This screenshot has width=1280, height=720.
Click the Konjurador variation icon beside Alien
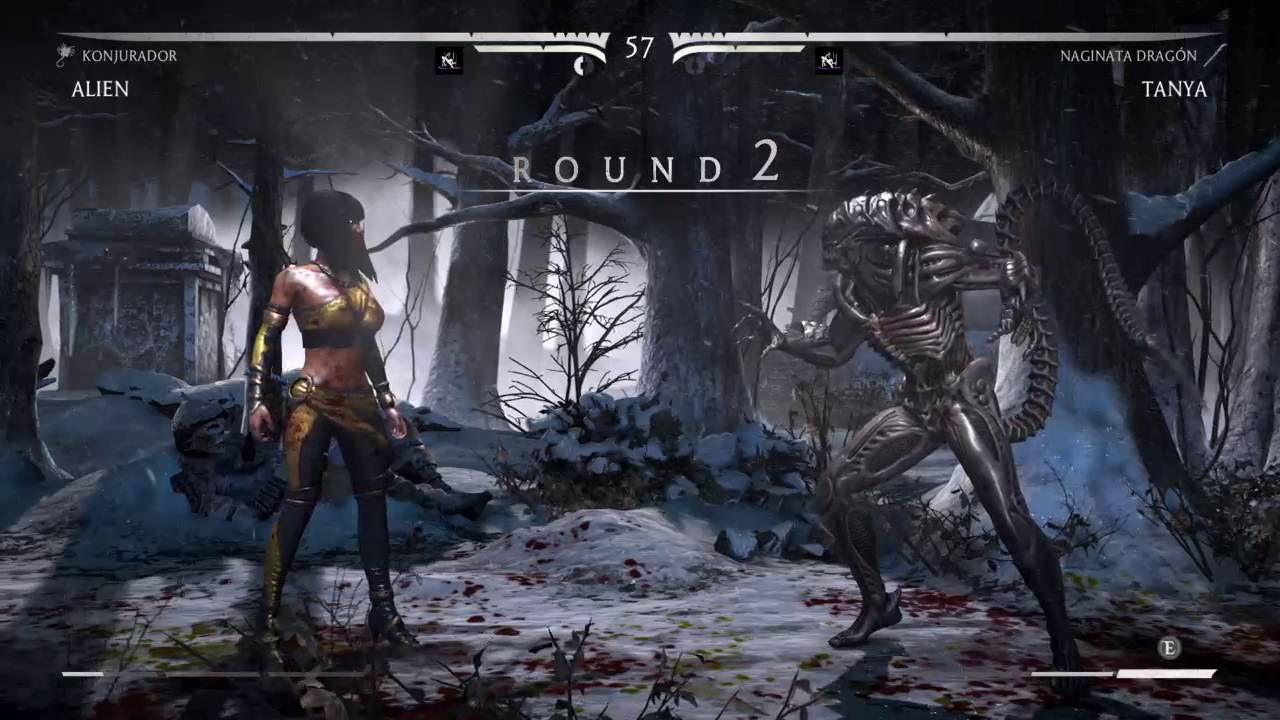(x=66, y=55)
